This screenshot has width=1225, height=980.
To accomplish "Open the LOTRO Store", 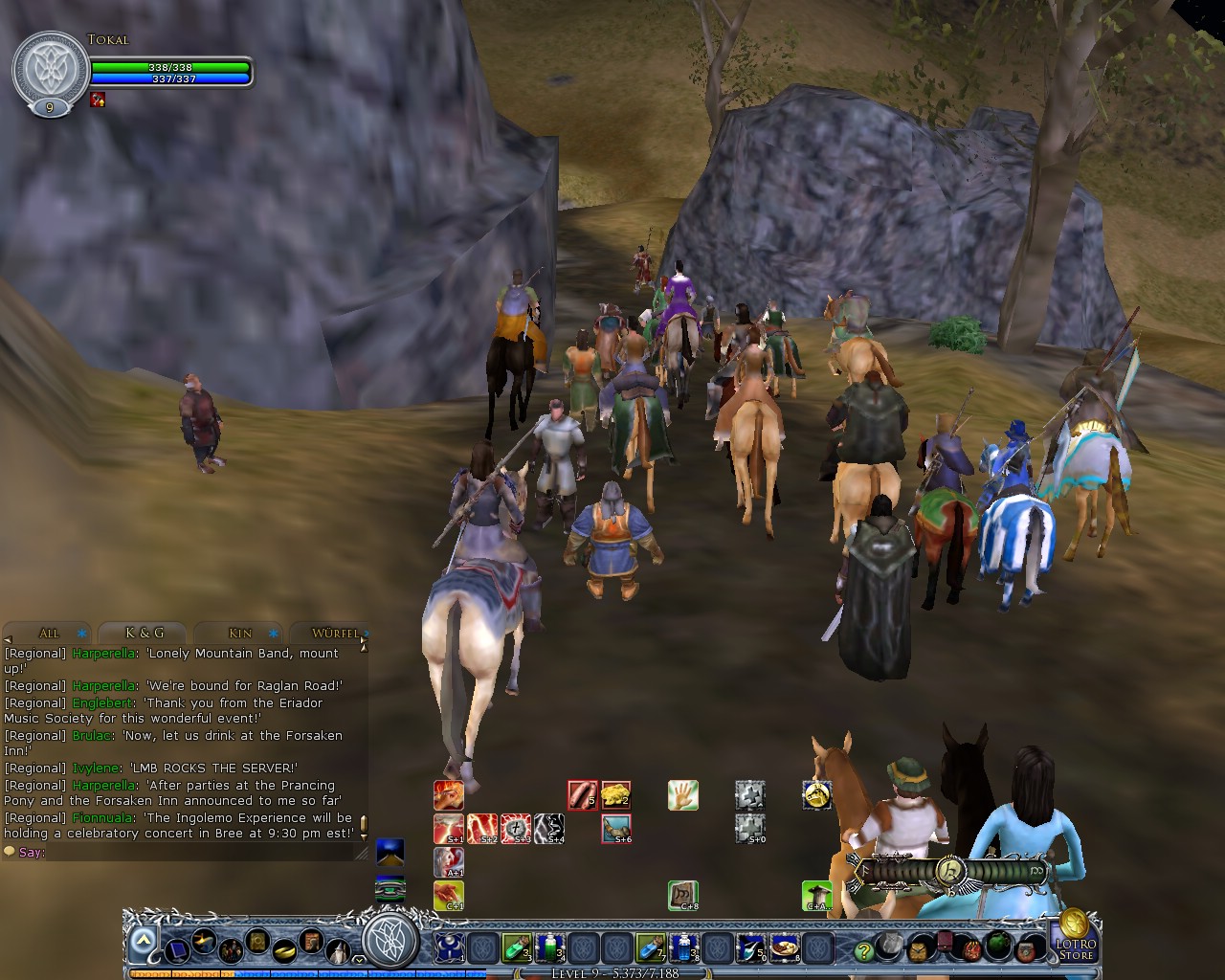I will (1078, 946).
